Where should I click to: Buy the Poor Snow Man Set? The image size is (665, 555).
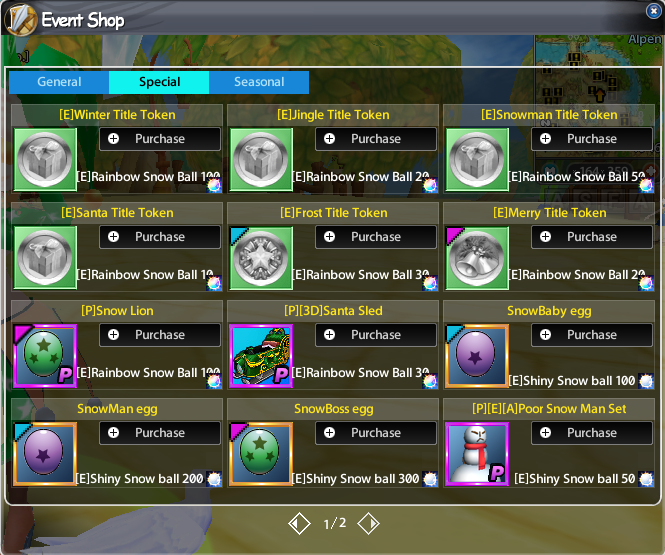[x=592, y=433]
